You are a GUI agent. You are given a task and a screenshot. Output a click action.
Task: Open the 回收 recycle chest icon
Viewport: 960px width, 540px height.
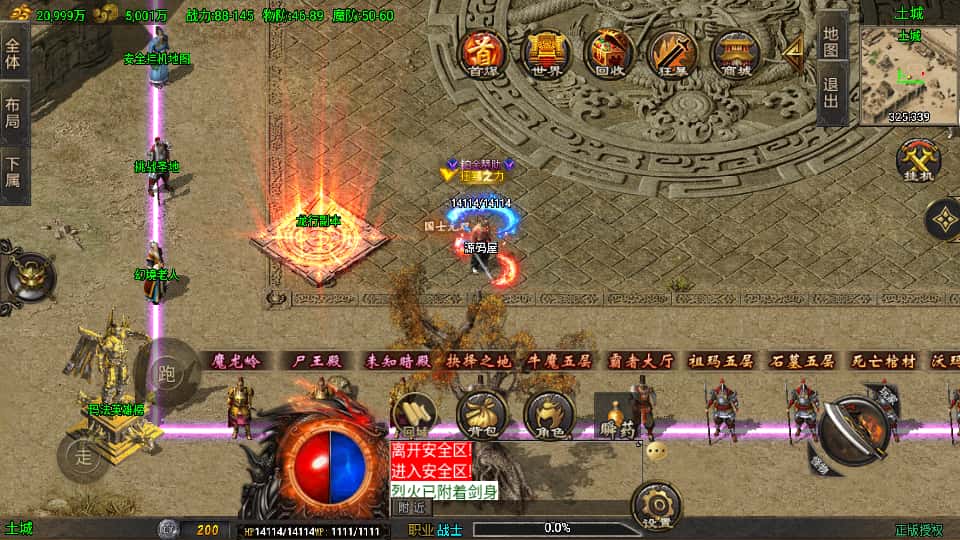pyautogui.click(x=608, y=53)
